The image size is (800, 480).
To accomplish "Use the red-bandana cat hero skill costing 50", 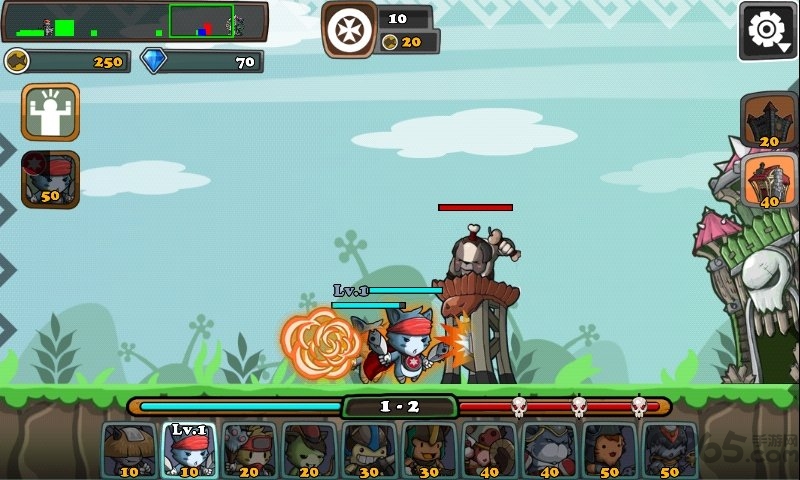I will click(50, 179).
